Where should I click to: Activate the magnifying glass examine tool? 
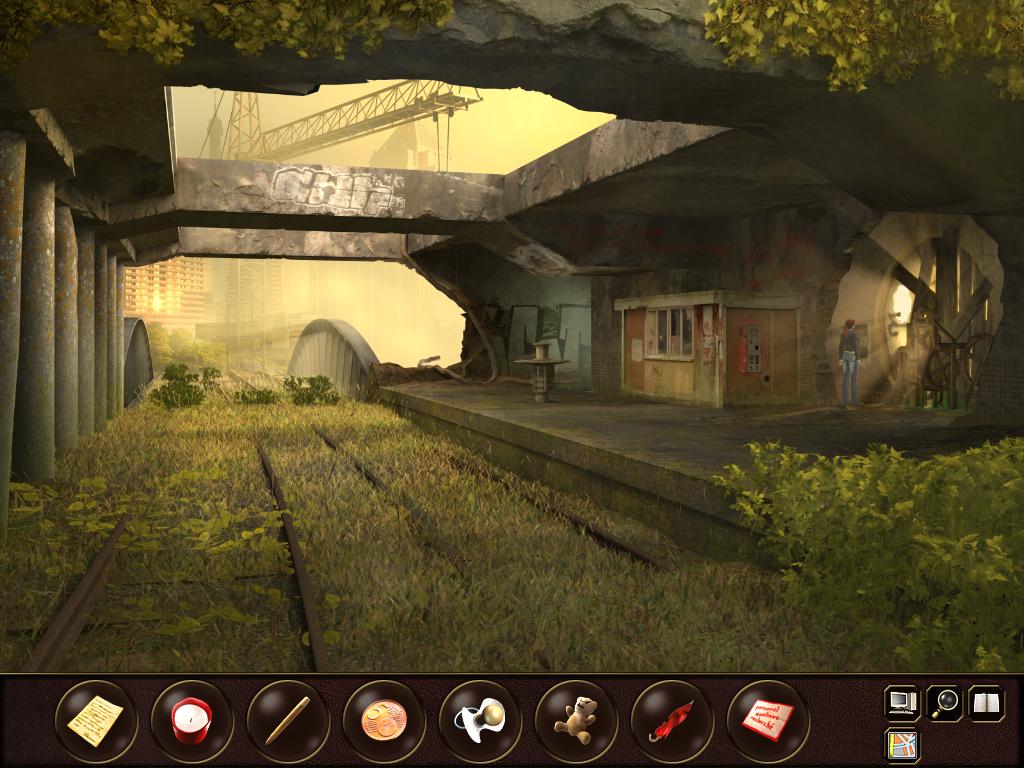[x=944, y=702]
